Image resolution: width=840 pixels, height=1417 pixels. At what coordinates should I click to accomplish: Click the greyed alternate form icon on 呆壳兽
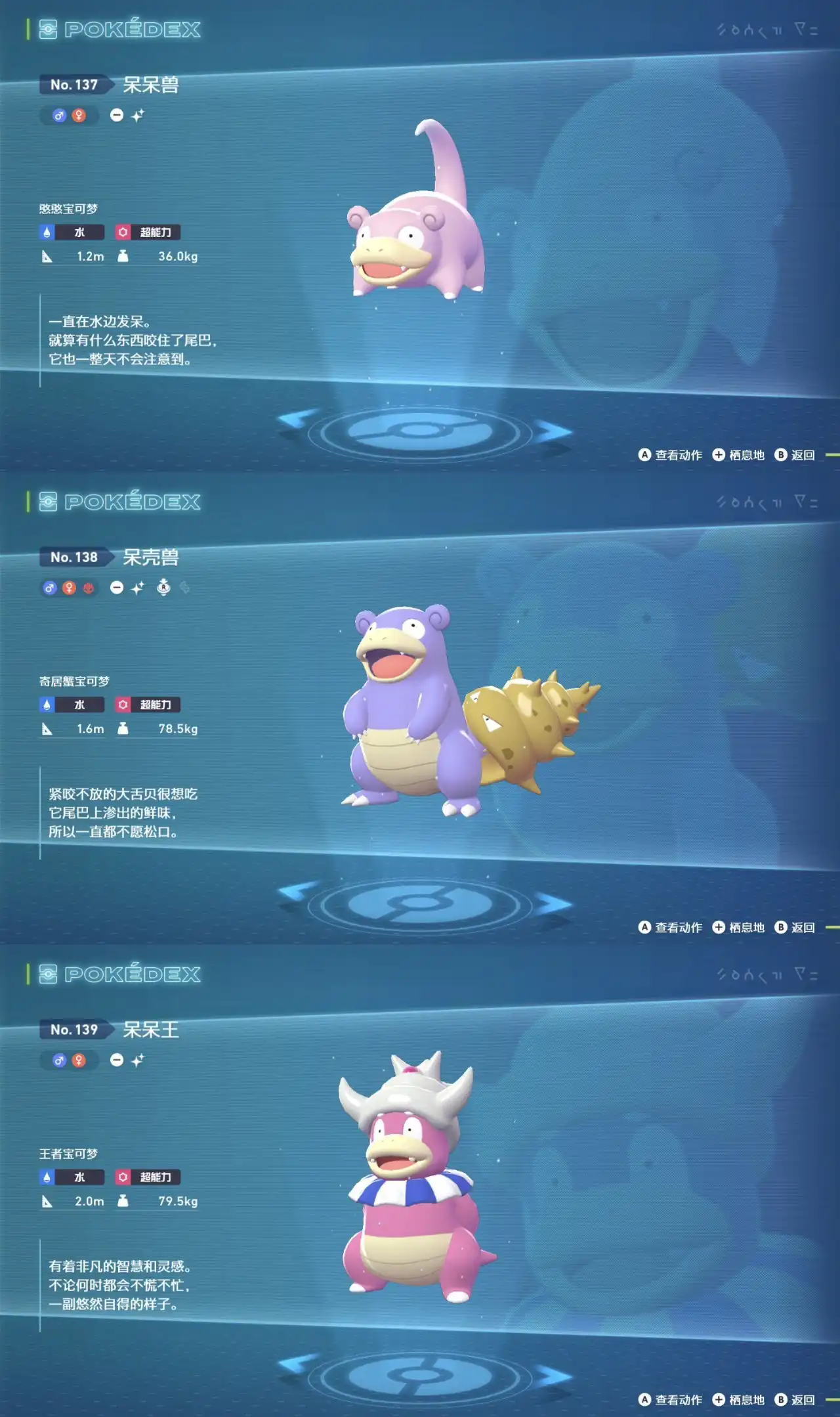[x=186, y=587]
